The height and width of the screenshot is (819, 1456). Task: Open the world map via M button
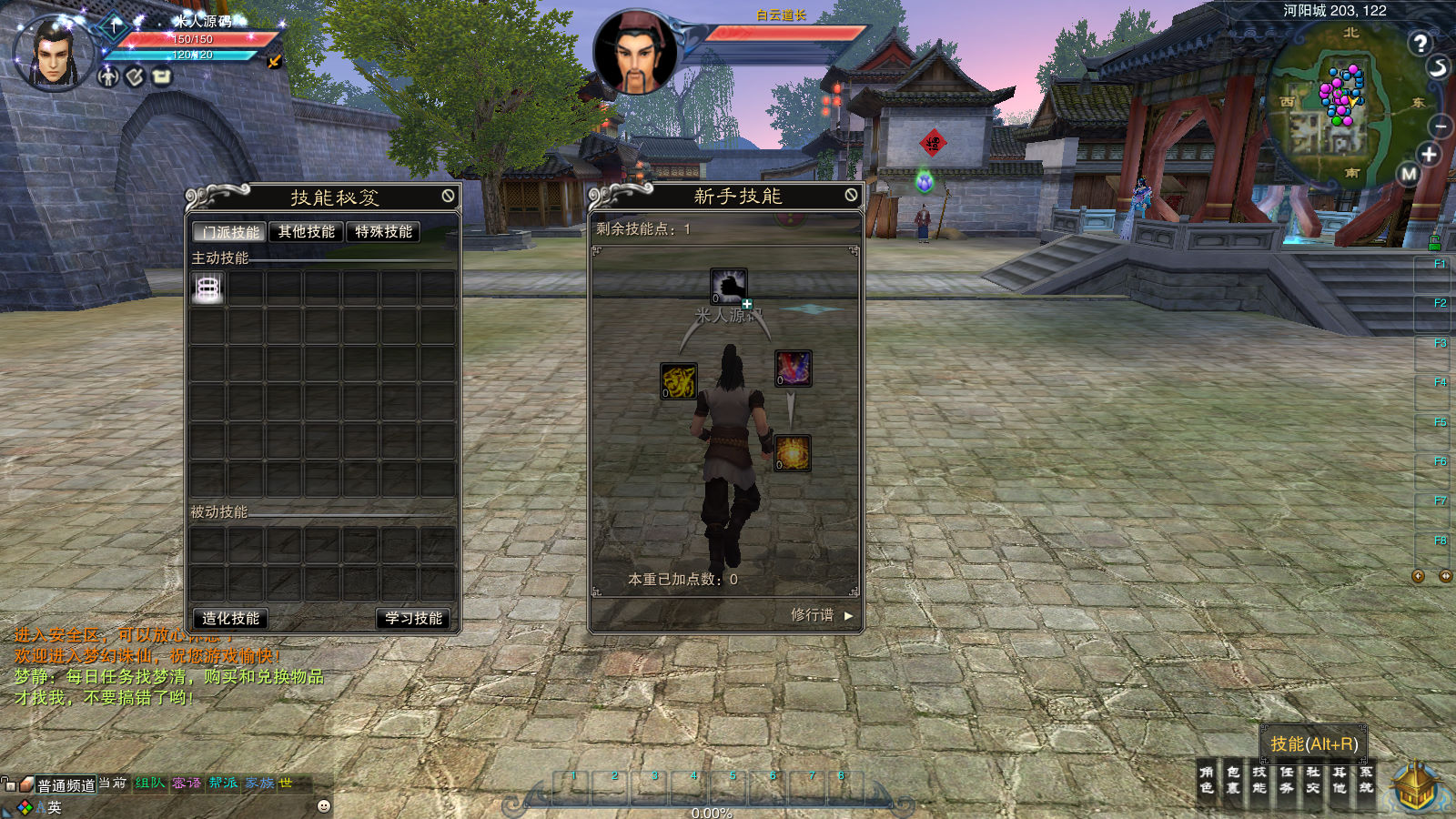[1409, 174]
